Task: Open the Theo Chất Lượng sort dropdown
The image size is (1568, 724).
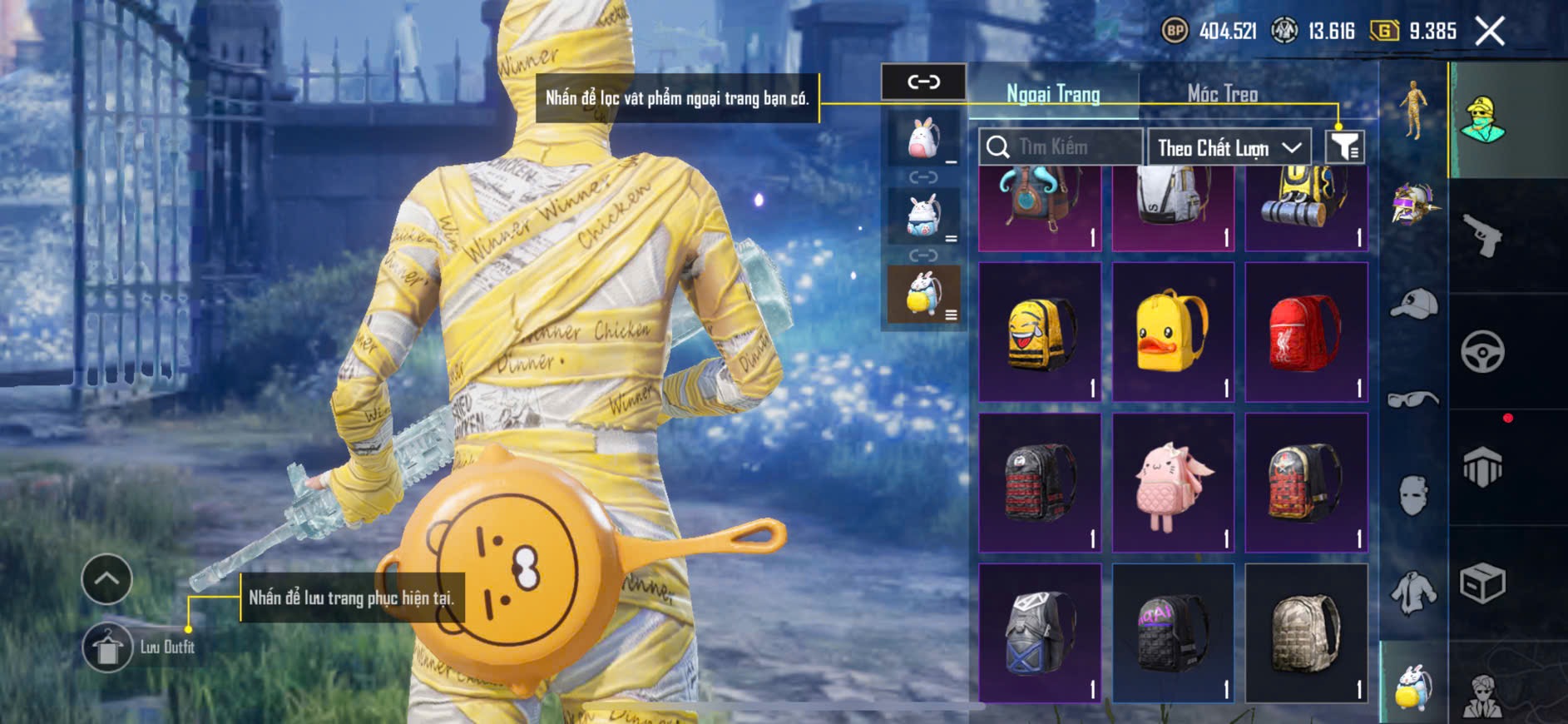Action: click(1229, 148)
